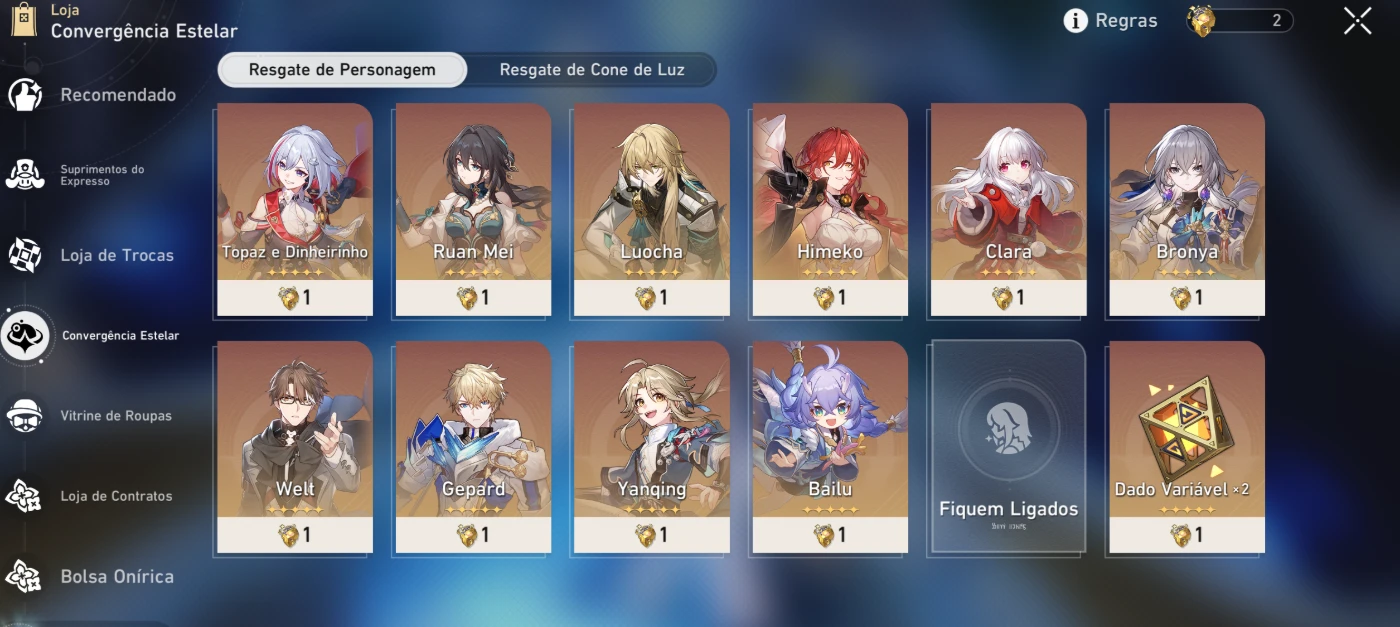The image size is (1400, 627).
Task: Open the Recomendado shop section
Action: click(x=117, y=95)
